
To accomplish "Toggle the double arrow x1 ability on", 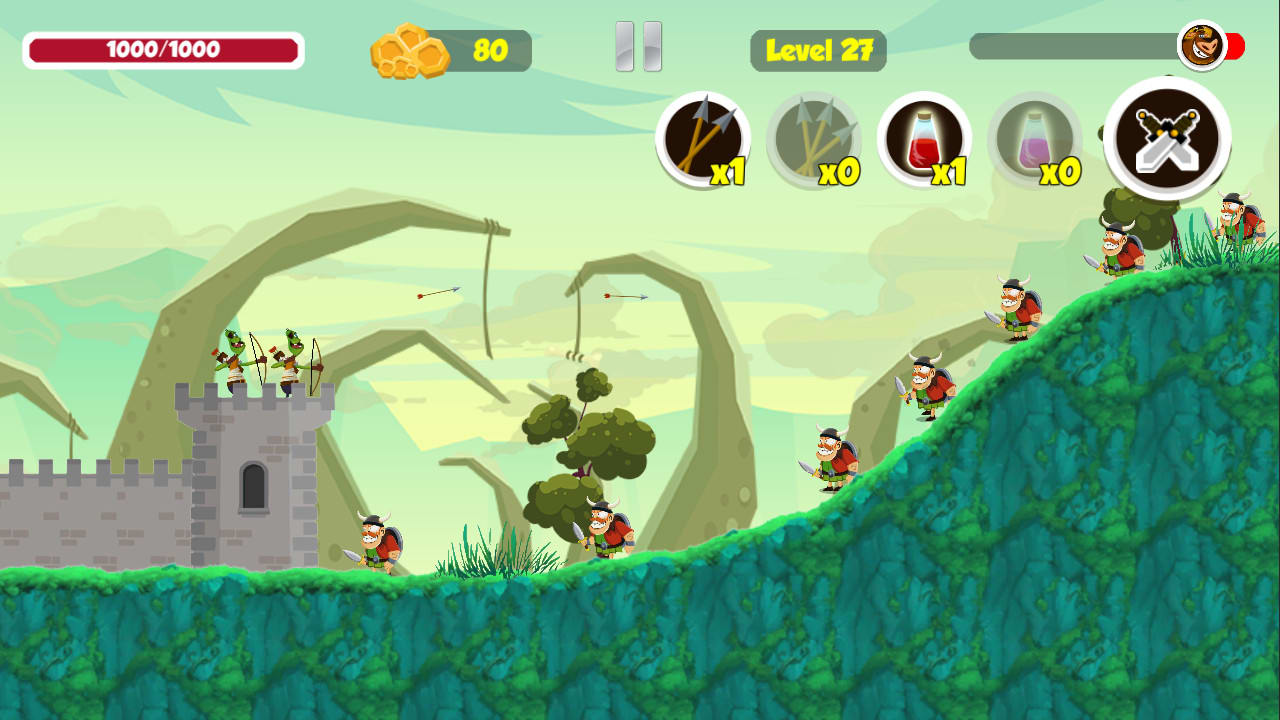I will pos(703,140).
